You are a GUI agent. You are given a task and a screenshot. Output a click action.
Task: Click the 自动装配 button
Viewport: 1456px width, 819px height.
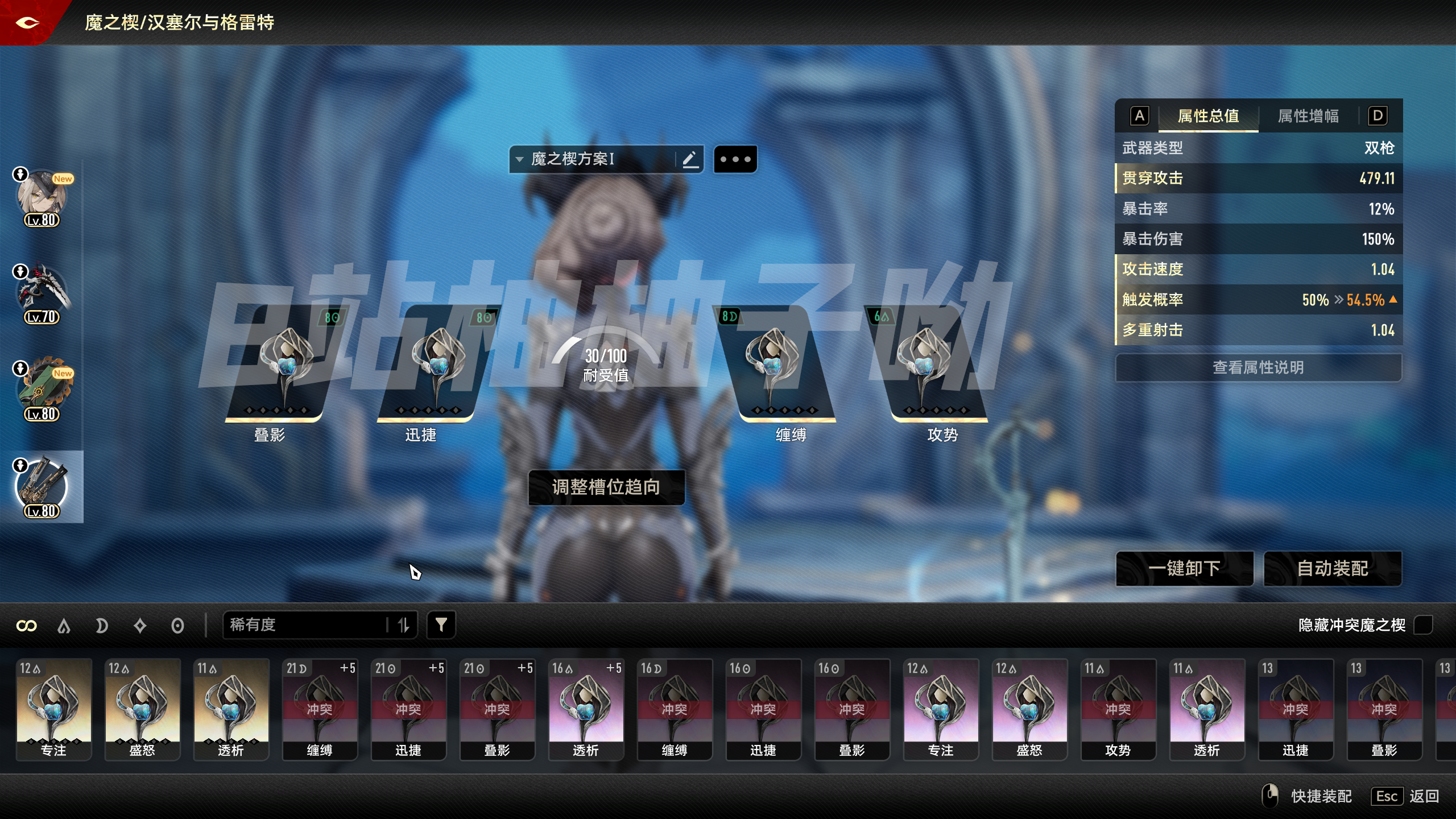(1333, 568)
